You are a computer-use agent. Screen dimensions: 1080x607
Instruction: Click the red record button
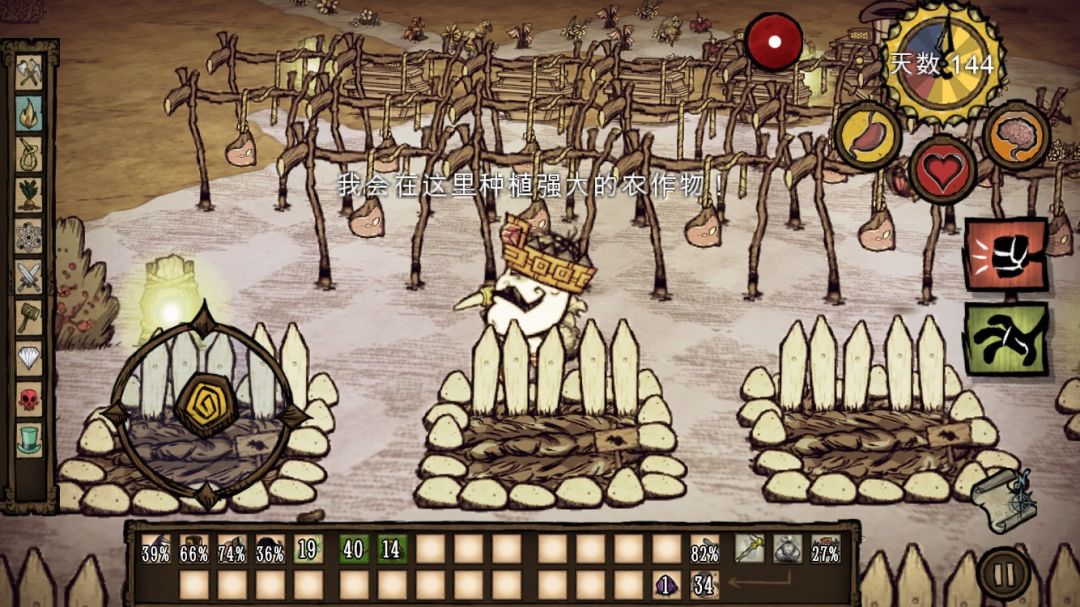click(x=773, y=43)
